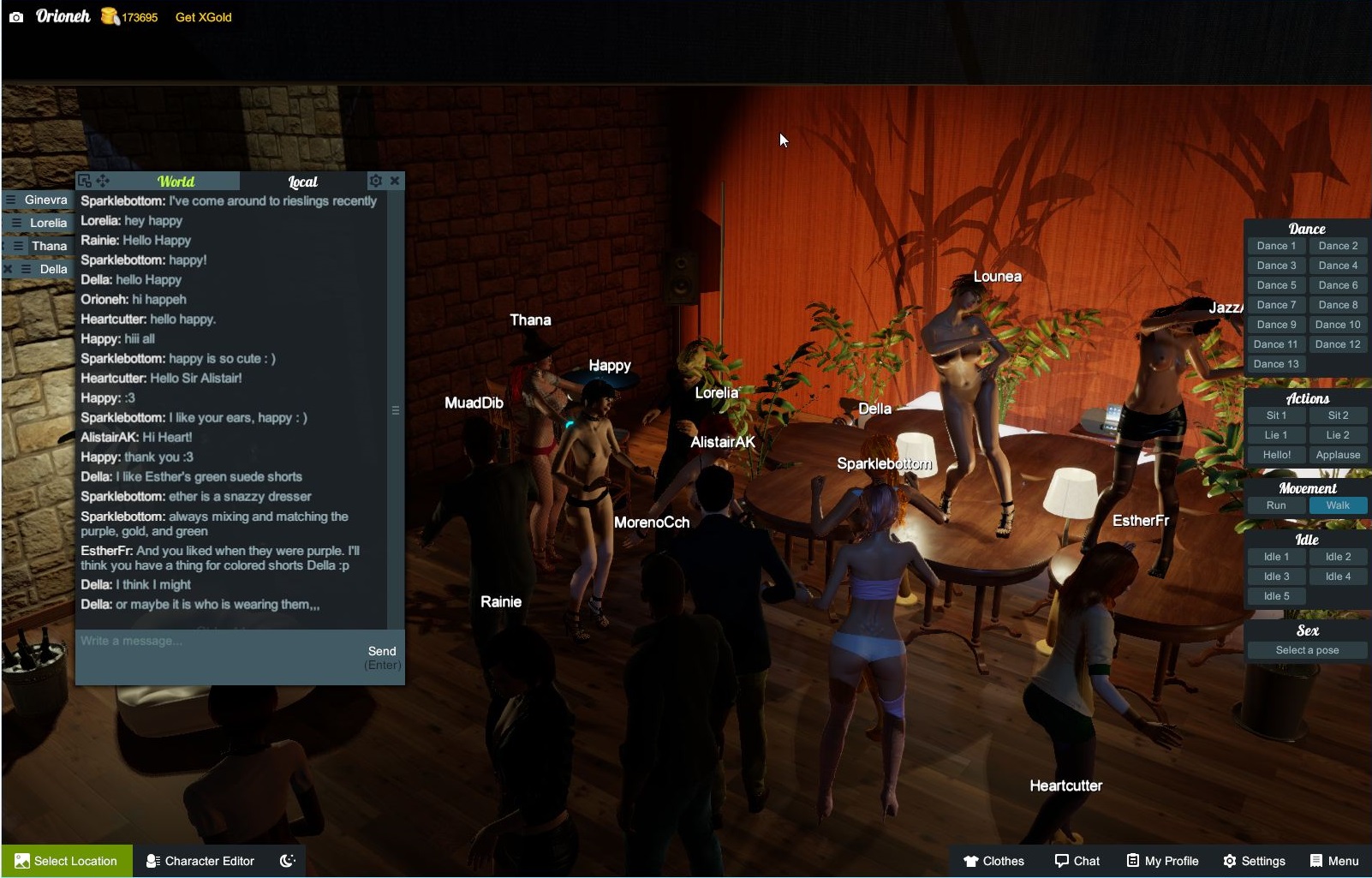Screen dimensions: 1372x878
Task: Switch movement mode to Run
Action: point(1276,505)
